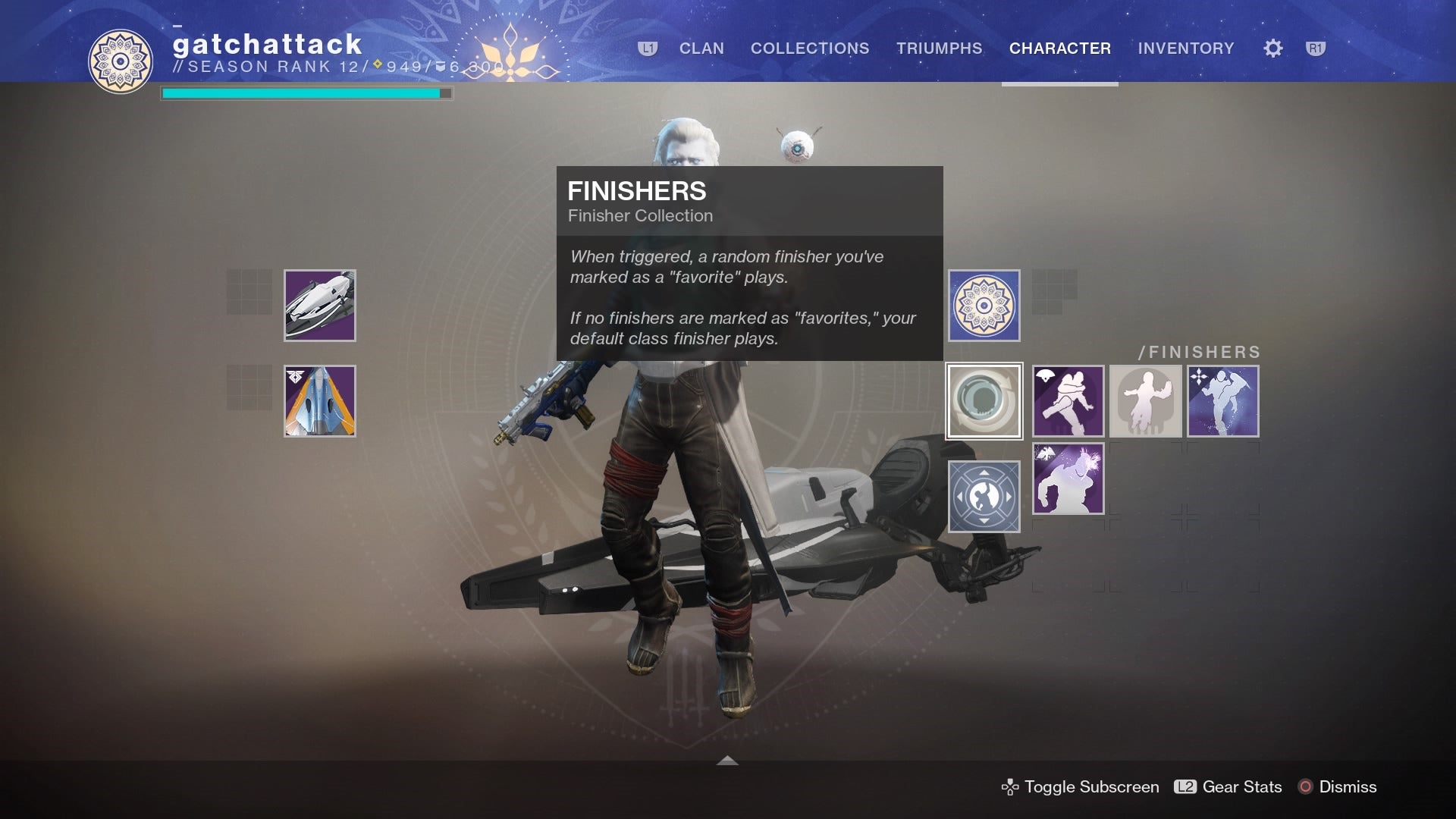
Task: Select the Character tab
Action: pos(1059,49)
